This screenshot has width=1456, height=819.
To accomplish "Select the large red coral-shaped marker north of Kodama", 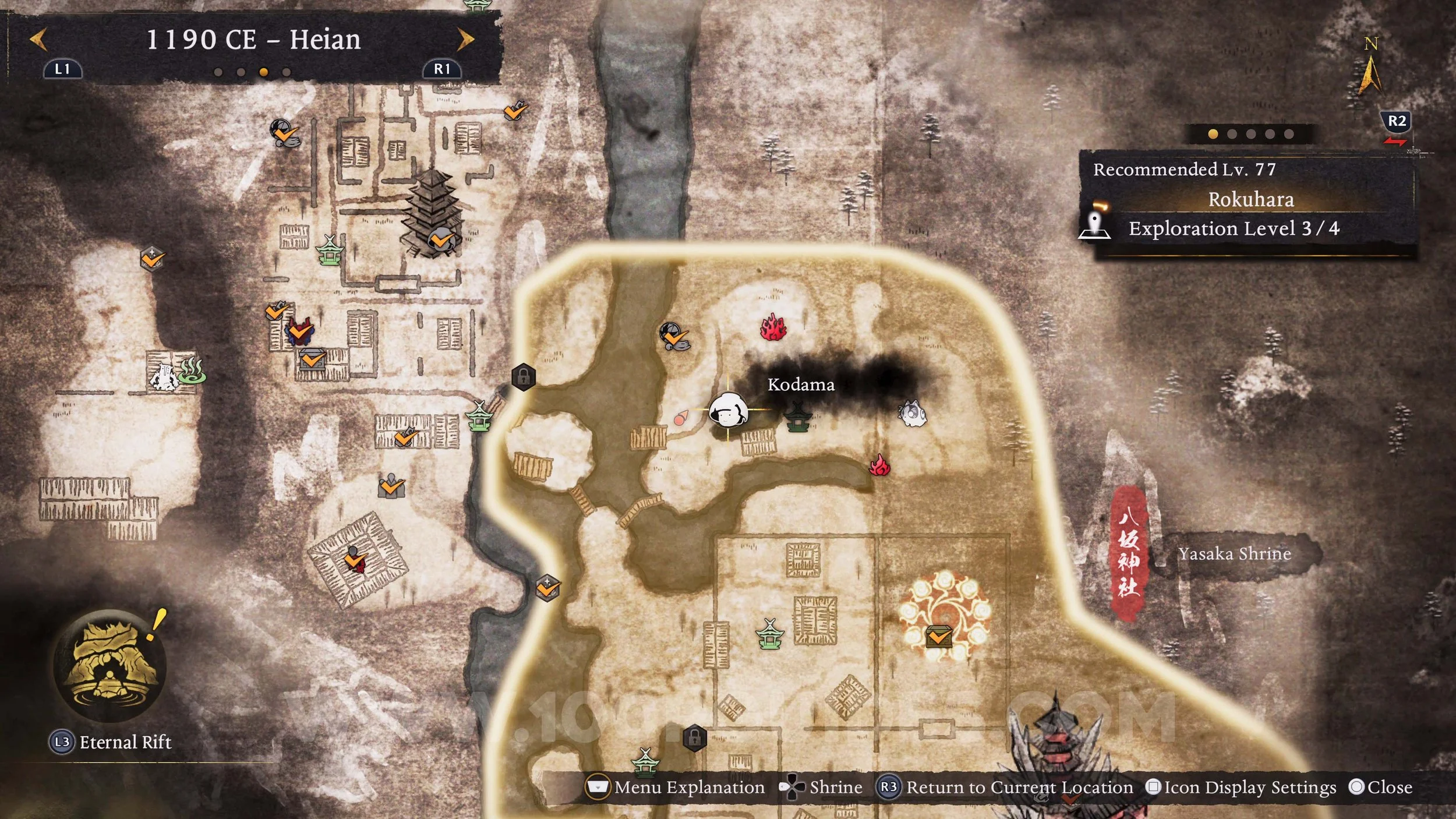I will tap(773, 328).
